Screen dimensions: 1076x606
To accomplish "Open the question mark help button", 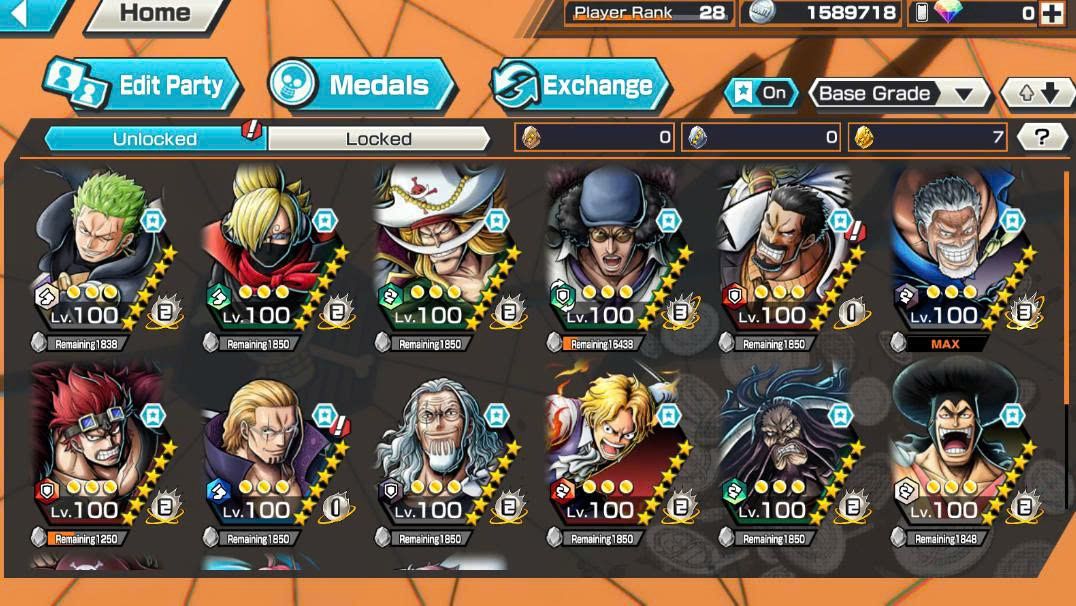I will pos(1041,138).
